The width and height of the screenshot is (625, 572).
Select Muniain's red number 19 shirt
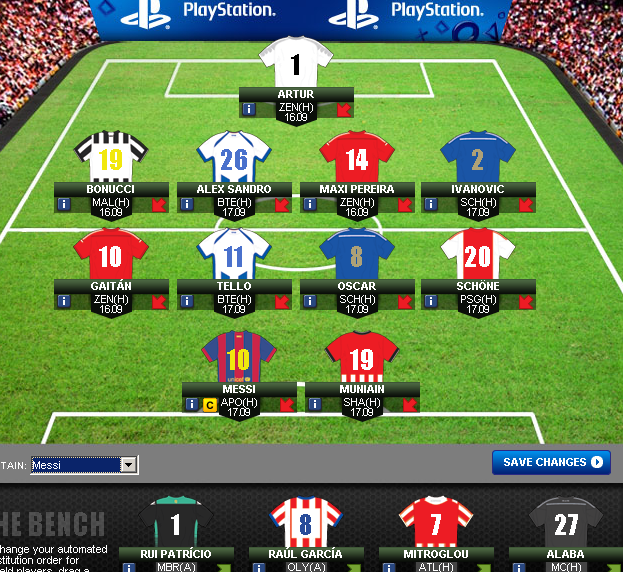click(362, 357)
